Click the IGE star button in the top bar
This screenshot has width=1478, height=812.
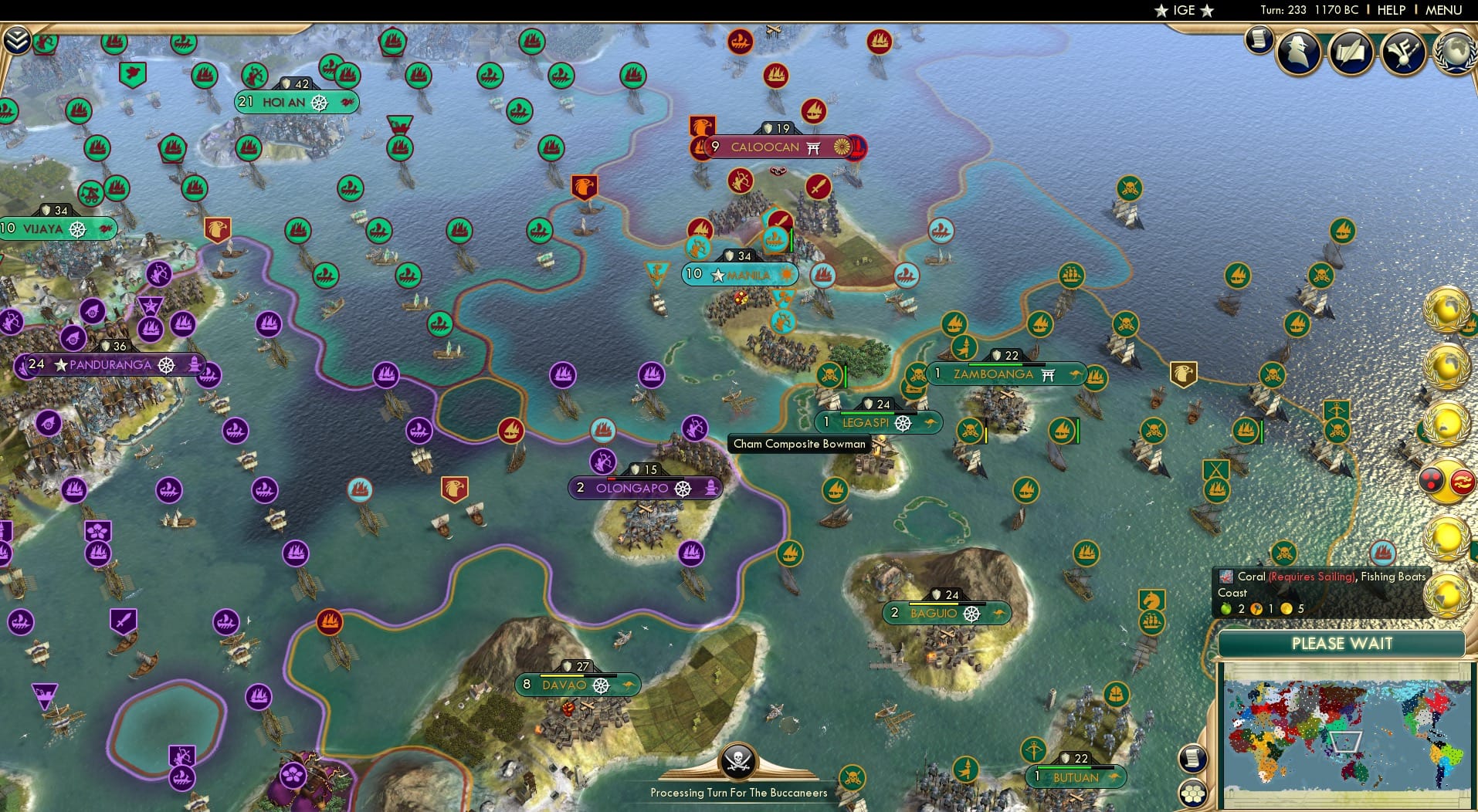pyautogui.click(x=1181, y=10)
